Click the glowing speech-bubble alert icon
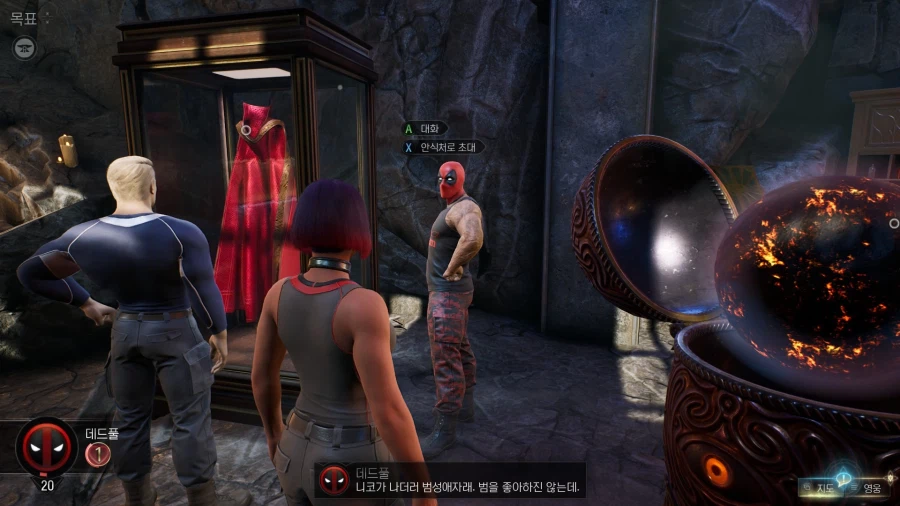The height and width of the screenshot is (506, 900). [846, 477]
